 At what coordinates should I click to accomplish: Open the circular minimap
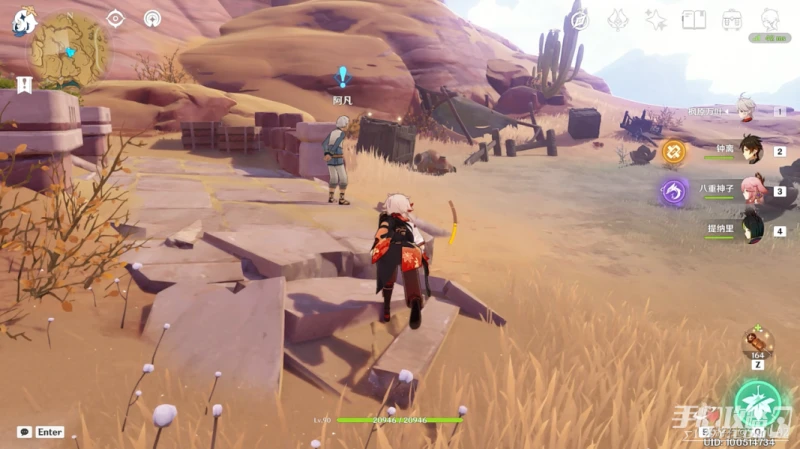(x=68, y=49)
